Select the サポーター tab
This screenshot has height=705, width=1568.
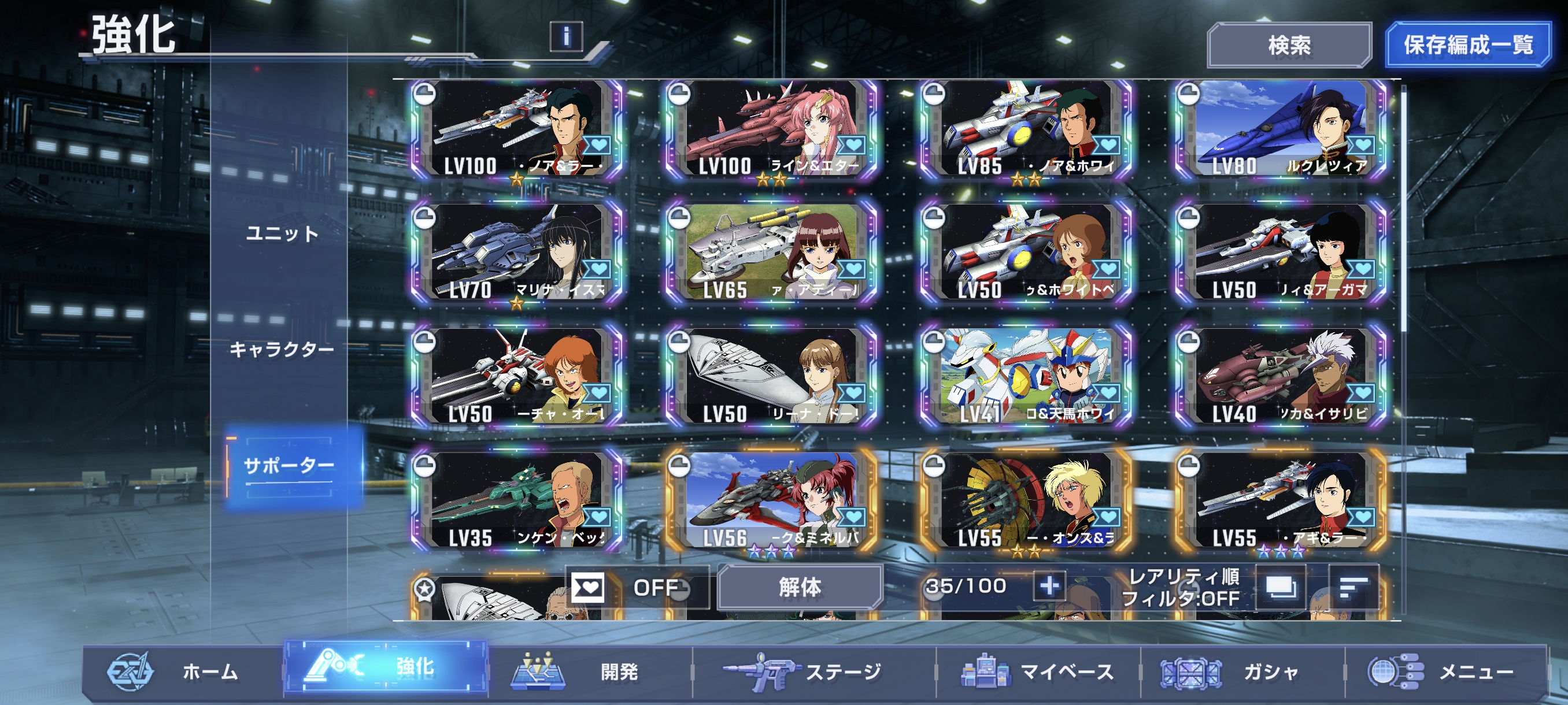click(x=289, y=466)
